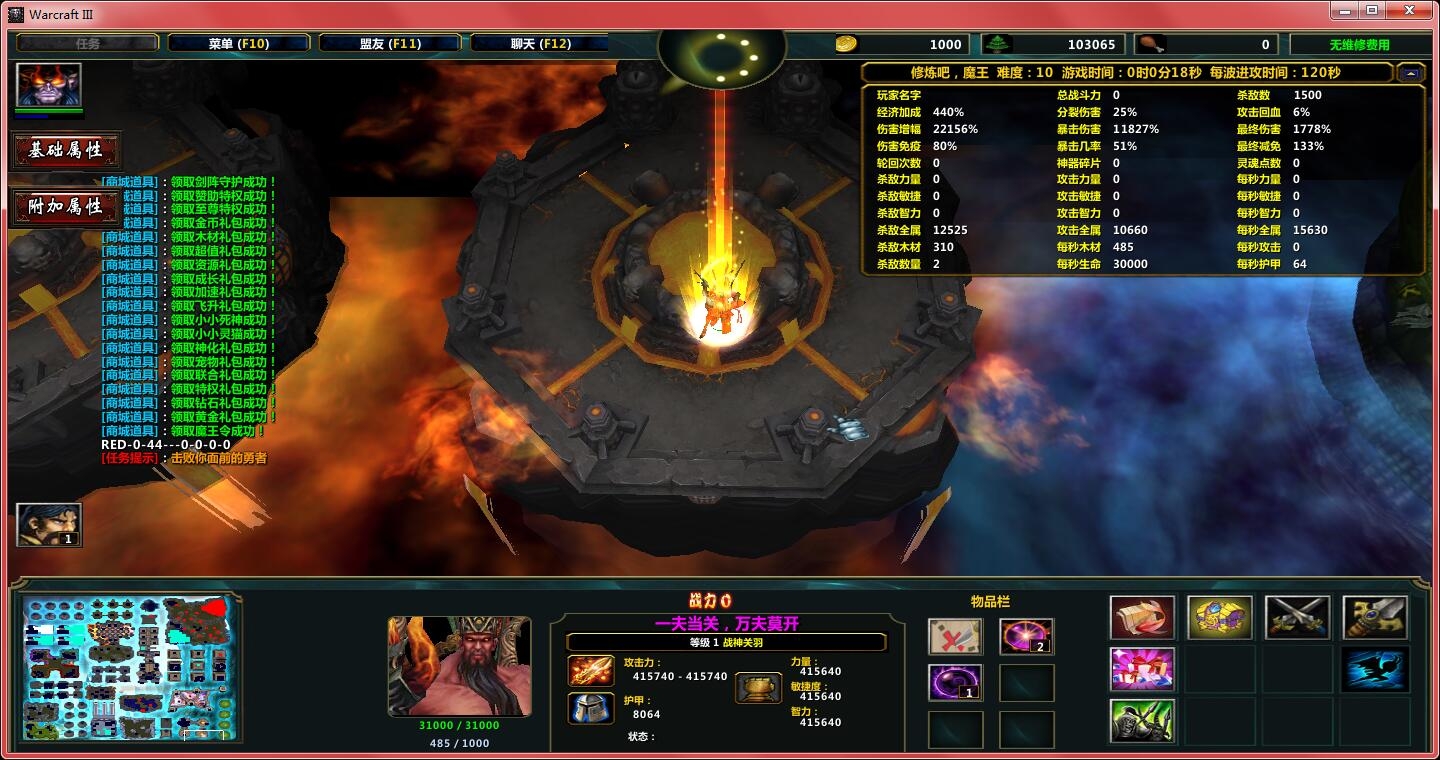This screenshot has height=760, width=1440.
Task: Activate the crossed swords attack command
Action: 1297,618
